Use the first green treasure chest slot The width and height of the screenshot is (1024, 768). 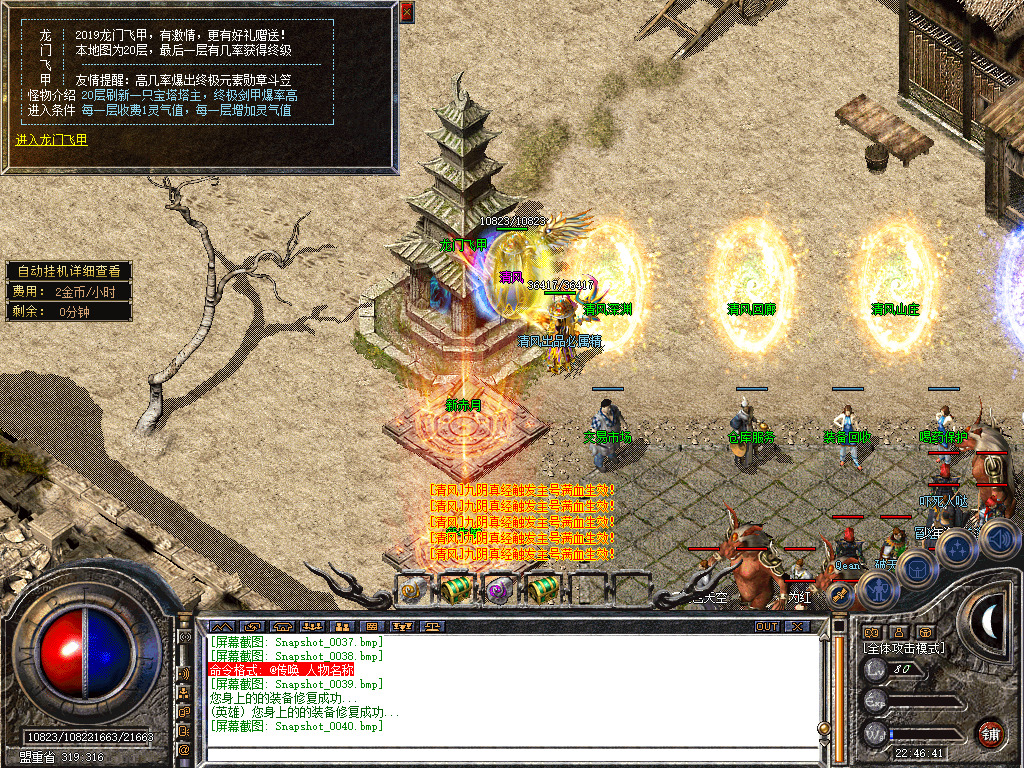click(x=456, y=590)
